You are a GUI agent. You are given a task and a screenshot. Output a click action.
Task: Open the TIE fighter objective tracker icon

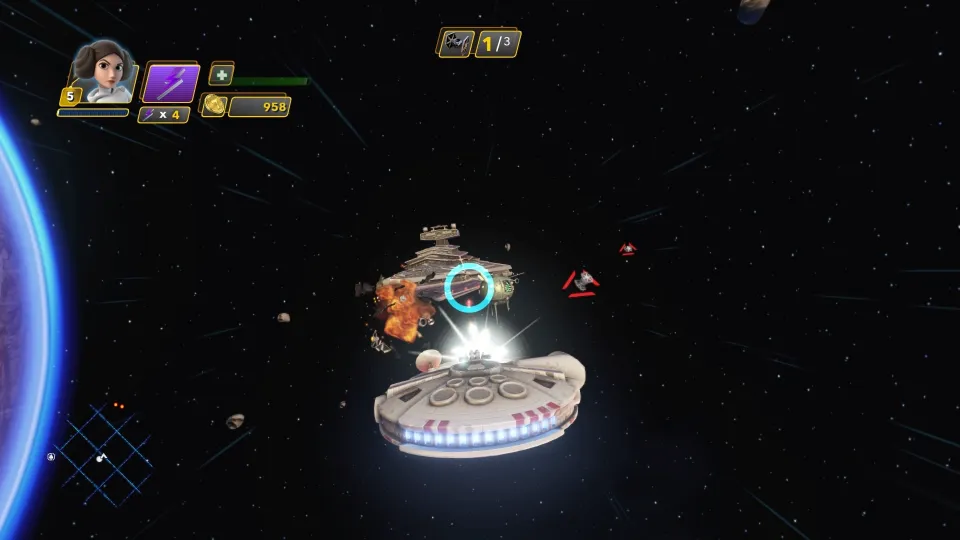[x=455, y=43]
